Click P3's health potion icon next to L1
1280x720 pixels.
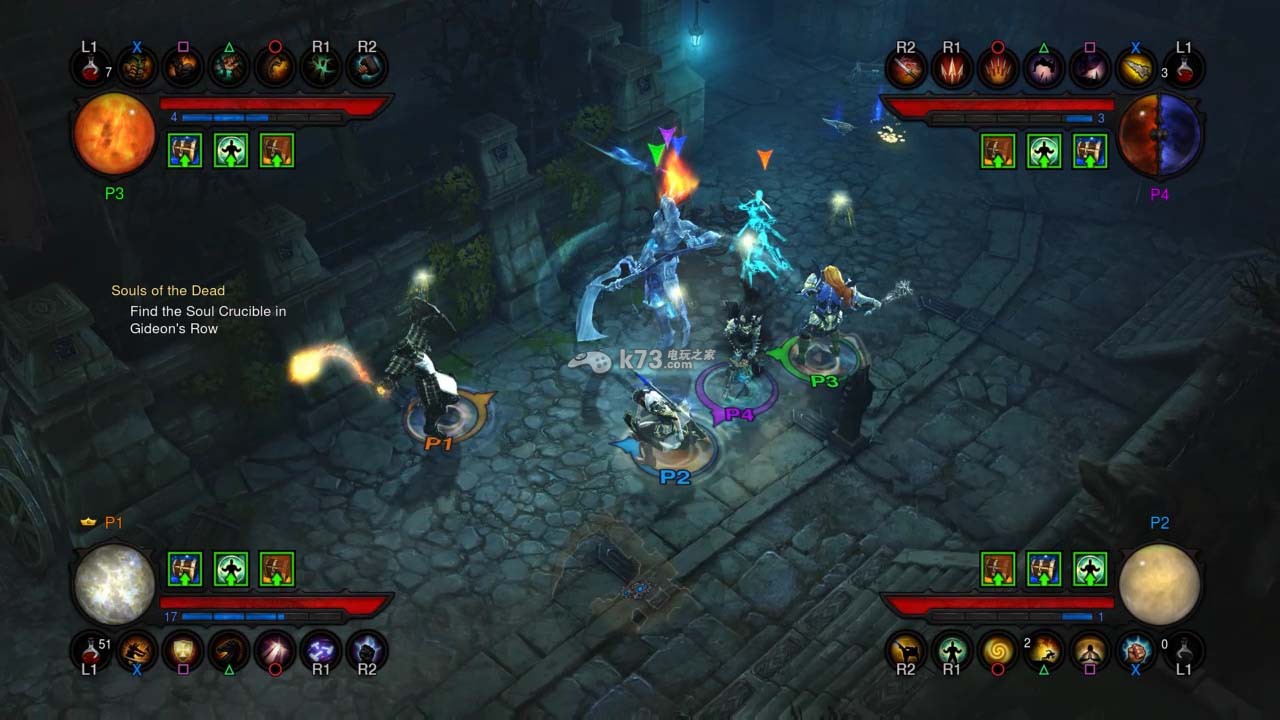(x=91, y=67)
